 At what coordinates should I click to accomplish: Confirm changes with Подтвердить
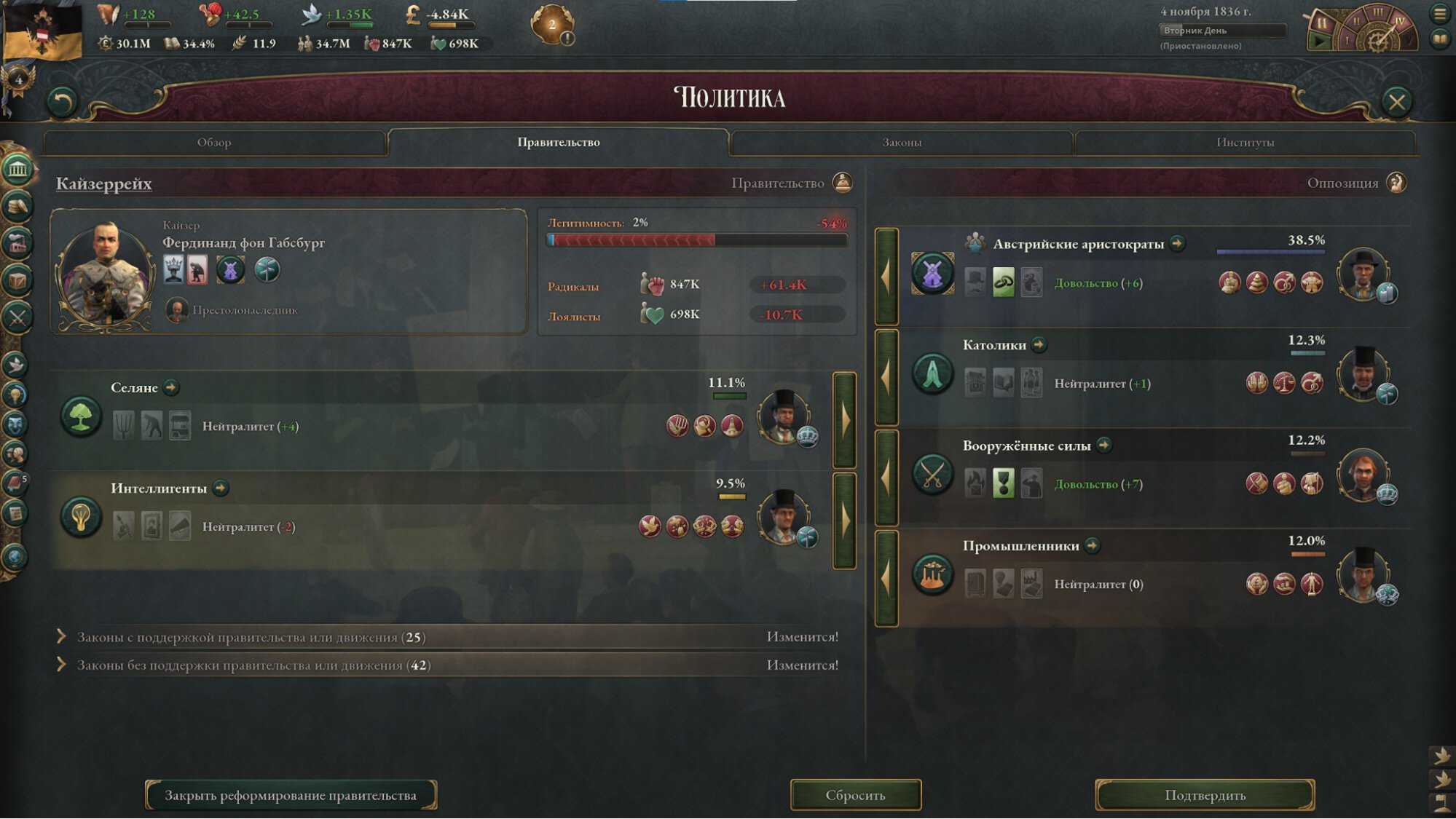pyautogui.click(x=1205, y=795)
